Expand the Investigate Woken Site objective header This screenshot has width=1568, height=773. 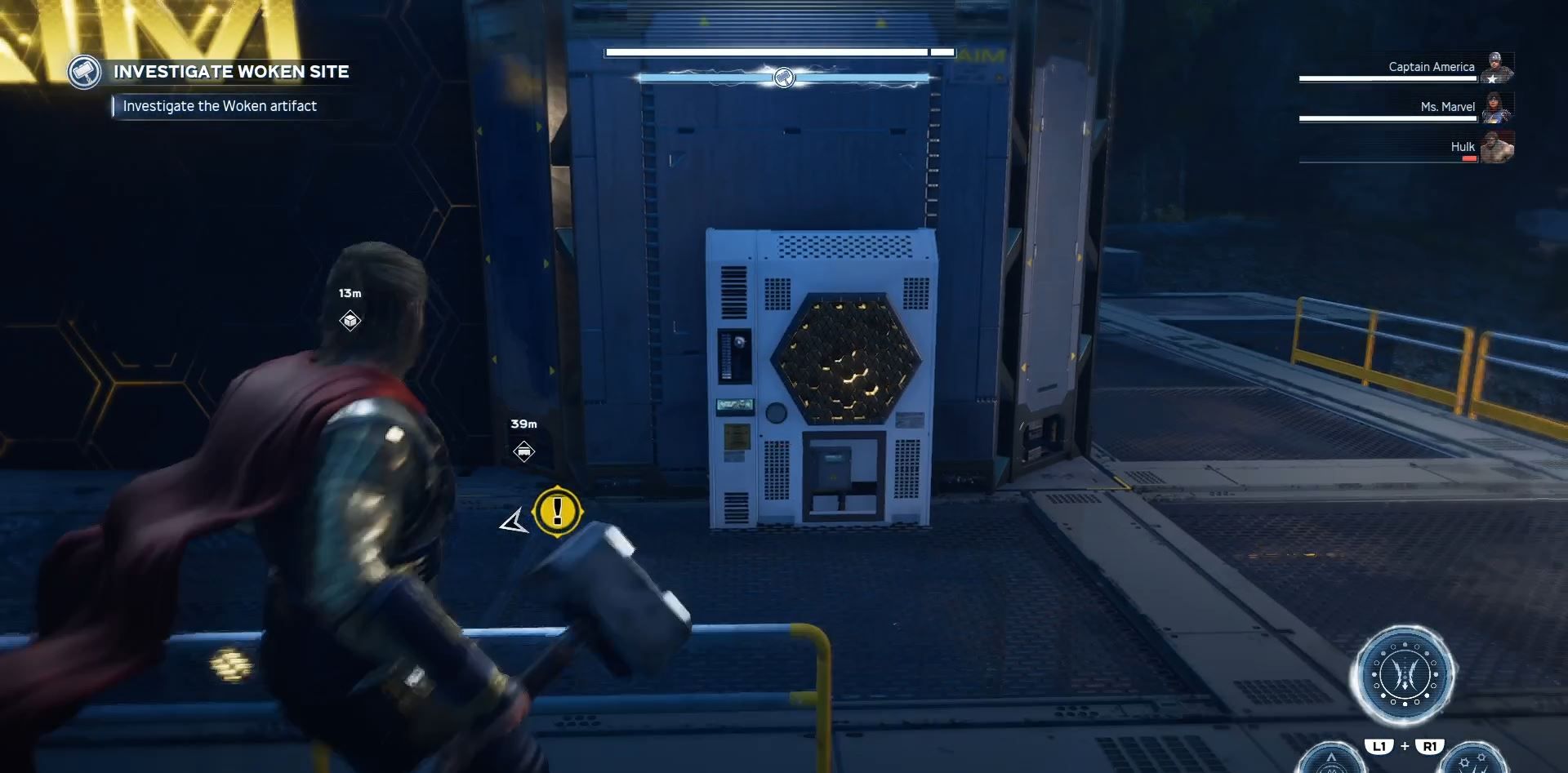click(232, 71)
